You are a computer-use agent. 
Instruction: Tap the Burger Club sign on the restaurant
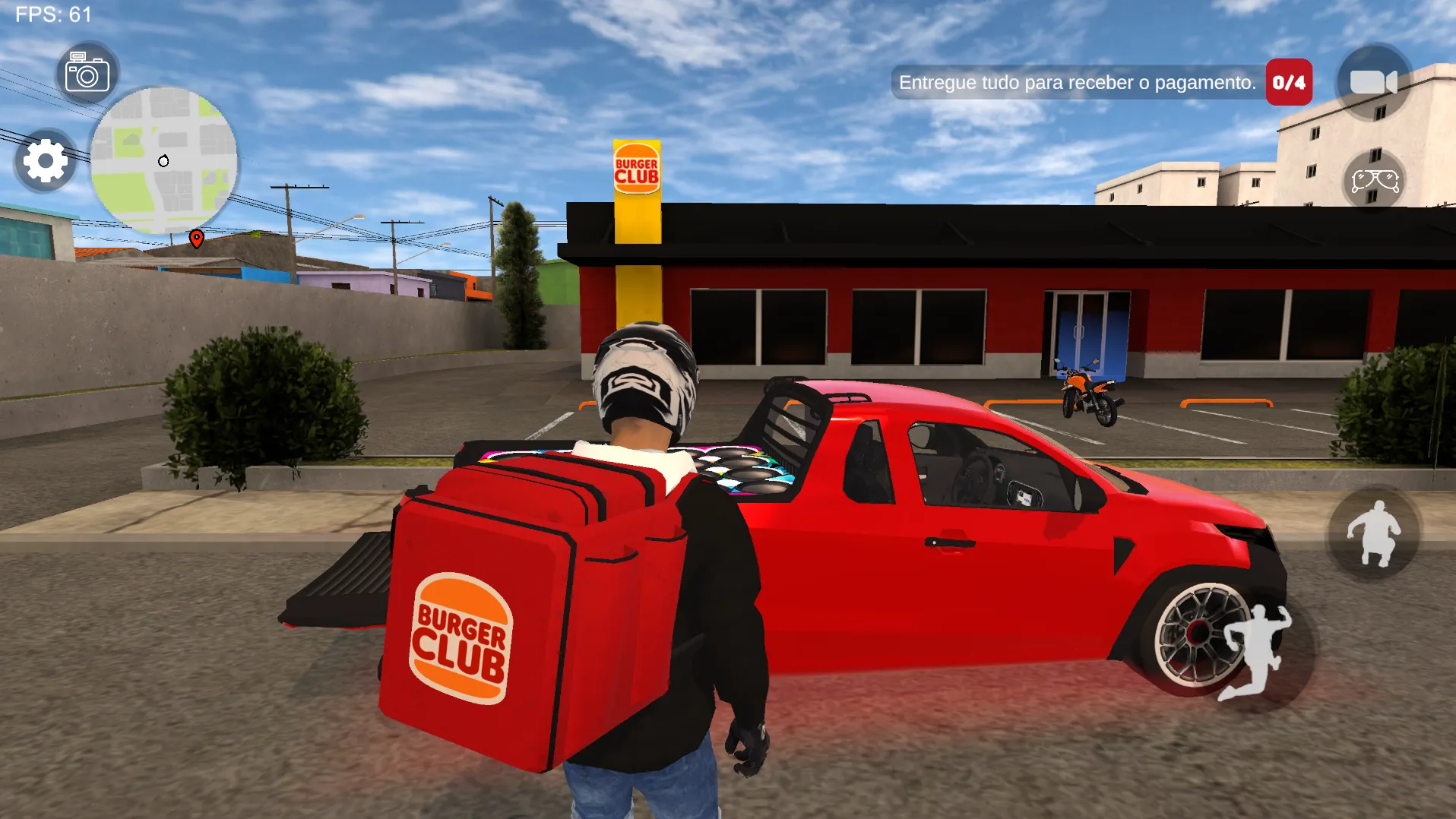pyautogui.click(x=637, y=166)
